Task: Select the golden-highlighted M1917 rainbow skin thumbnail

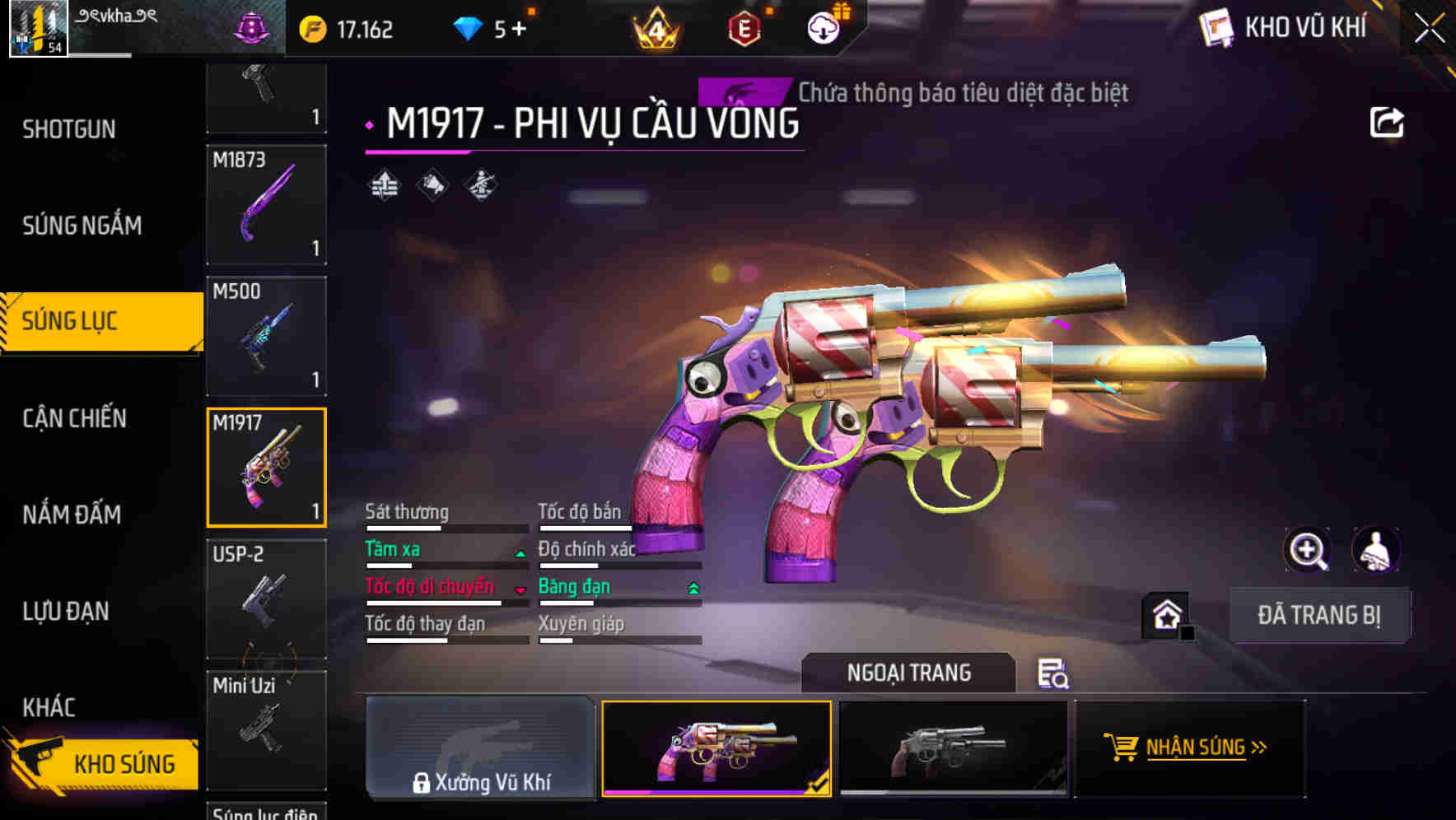Action: (716, 748)
